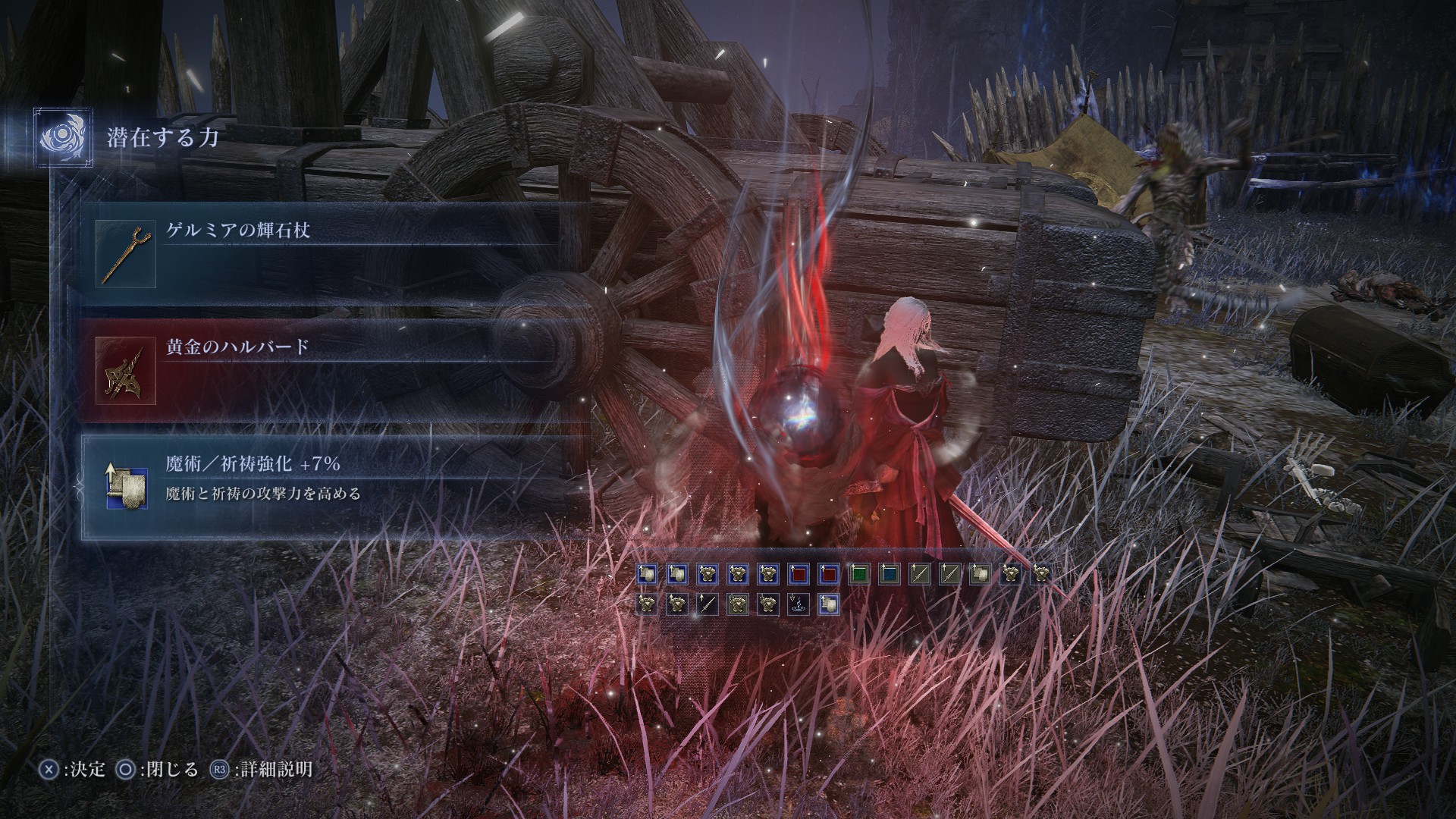Screen dimensions: 1456x819
Task: Click the teal square buff icon
Action: [890, 574]
